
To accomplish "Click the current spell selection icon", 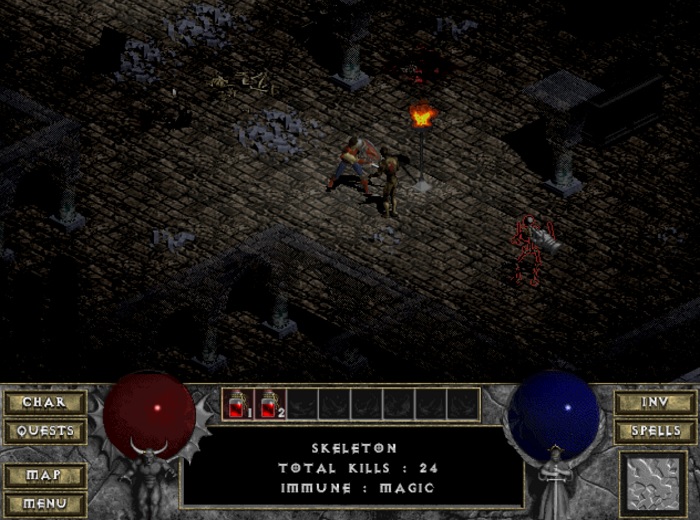I will click(655, 484).
